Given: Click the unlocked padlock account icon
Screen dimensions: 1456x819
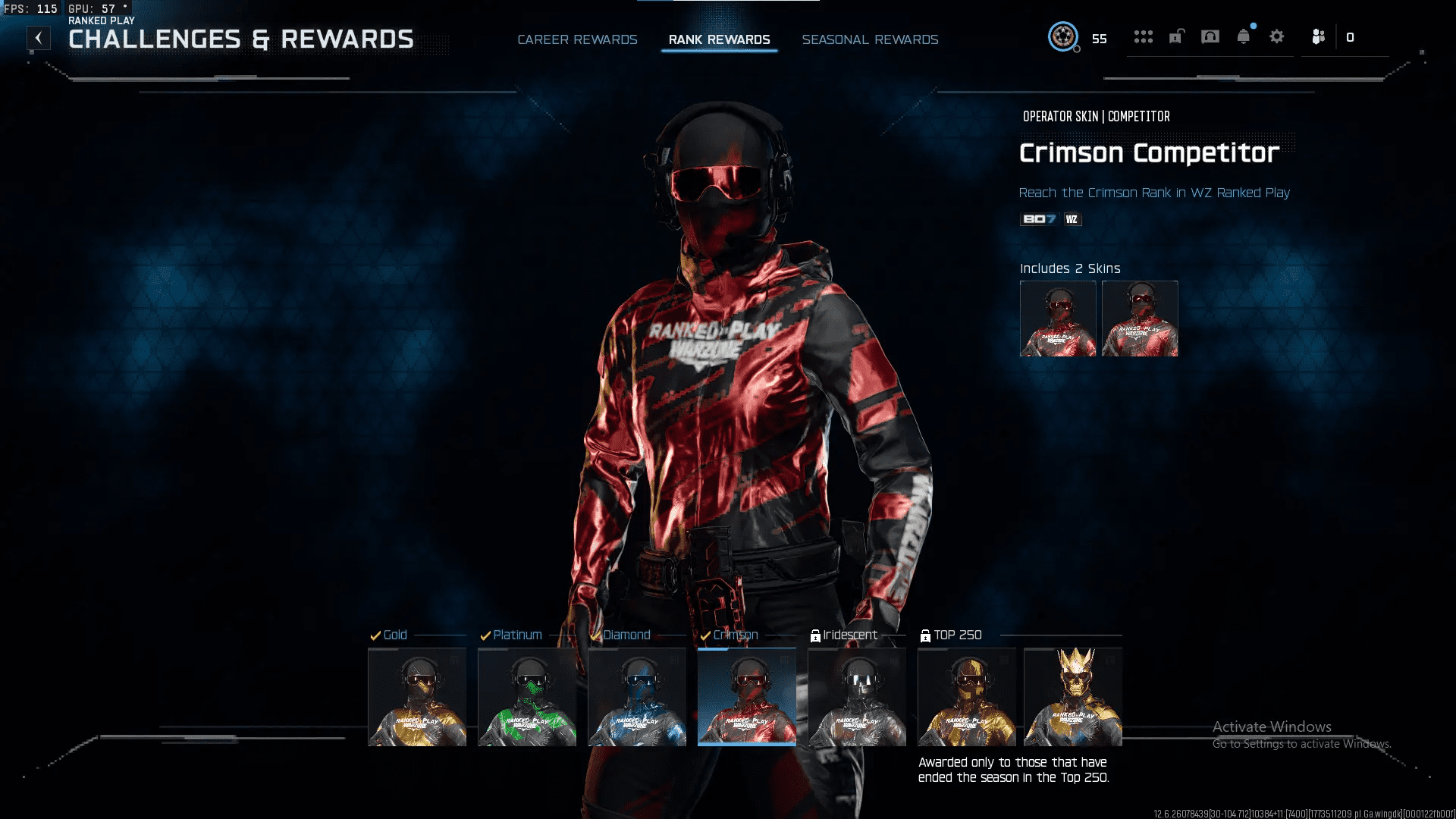Looking at the screenshot, I should click(x=1176, y=36).
